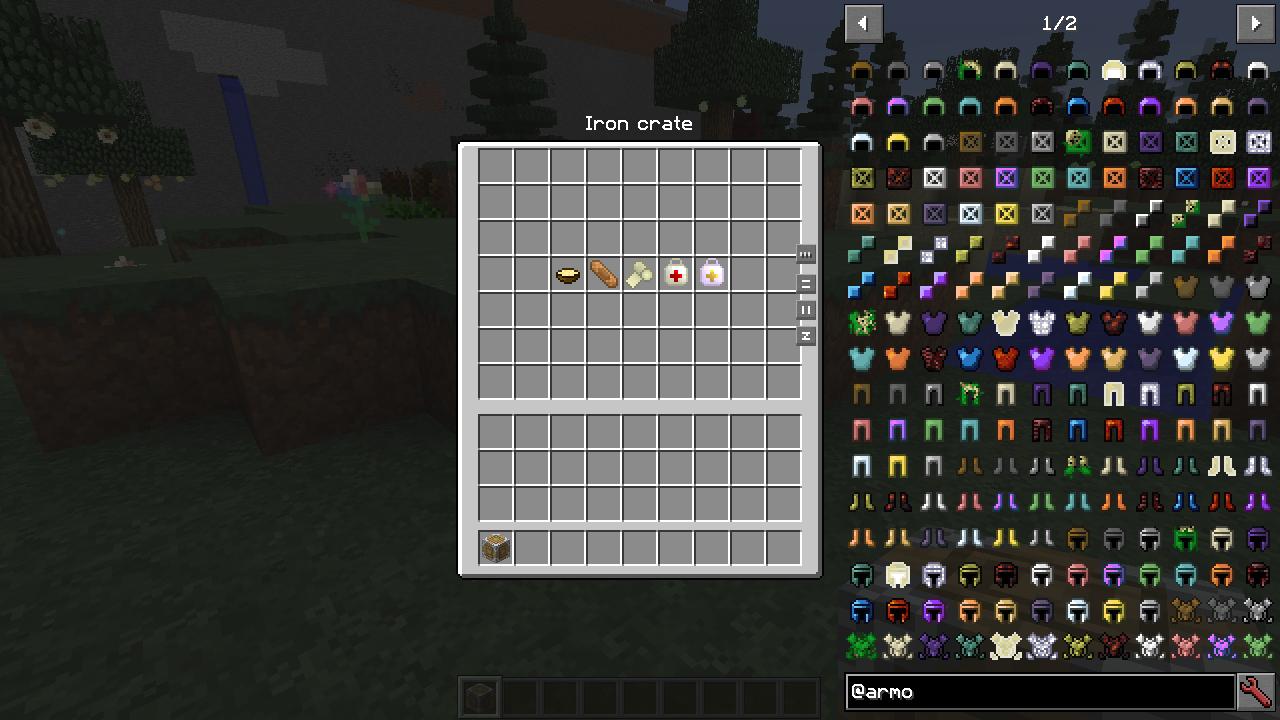Click the pause-style button on the crate border
1280x720 pixels.
coord(805,310)
